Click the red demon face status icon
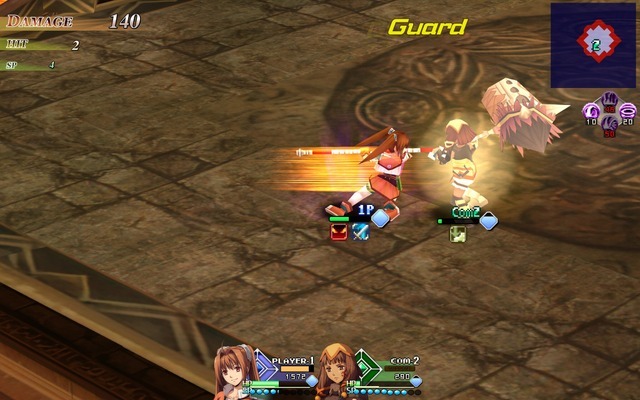The width and height of the screenshot is (640, 400). coord(339,231)
